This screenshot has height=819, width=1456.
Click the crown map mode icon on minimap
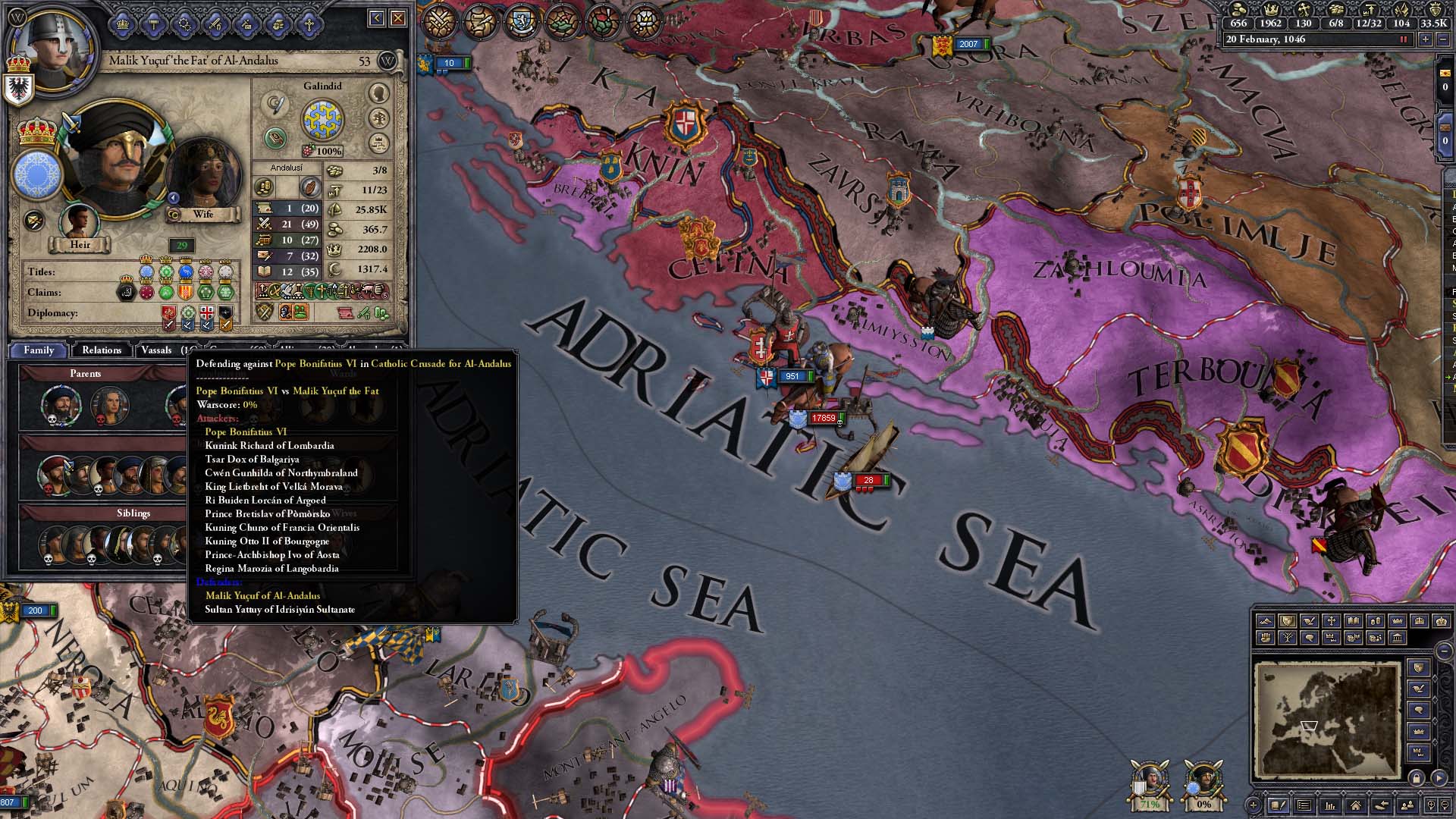coord(1398,621)
